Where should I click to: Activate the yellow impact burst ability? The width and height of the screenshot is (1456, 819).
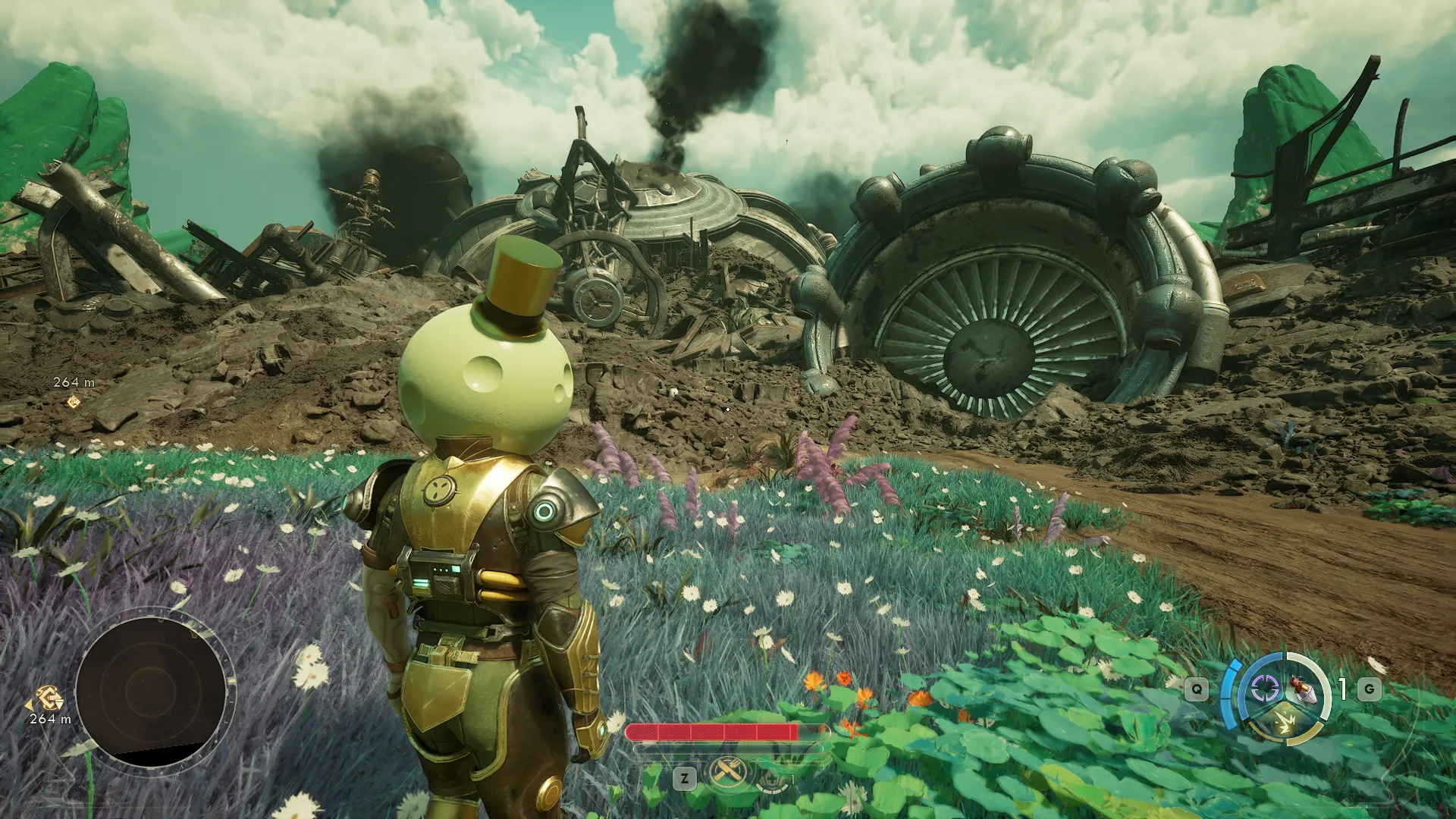(x=1284, y=723)
